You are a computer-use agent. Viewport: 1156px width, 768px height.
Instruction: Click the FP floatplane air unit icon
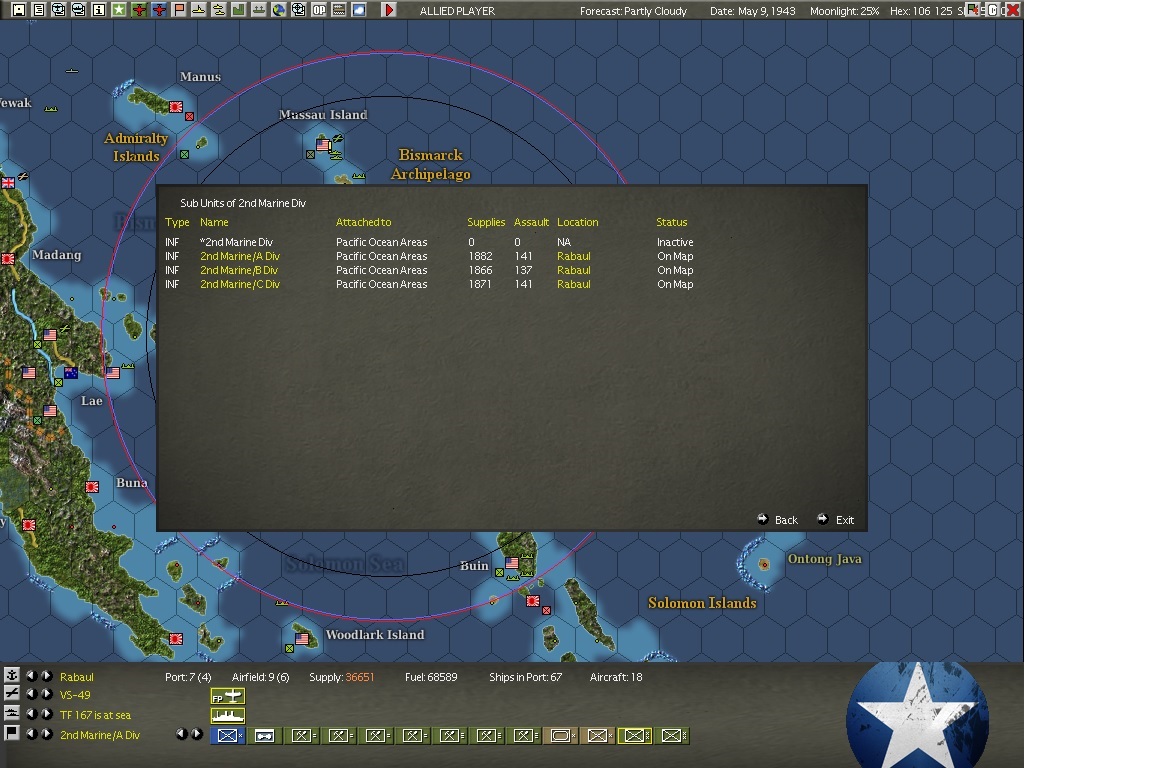(227, 696)
